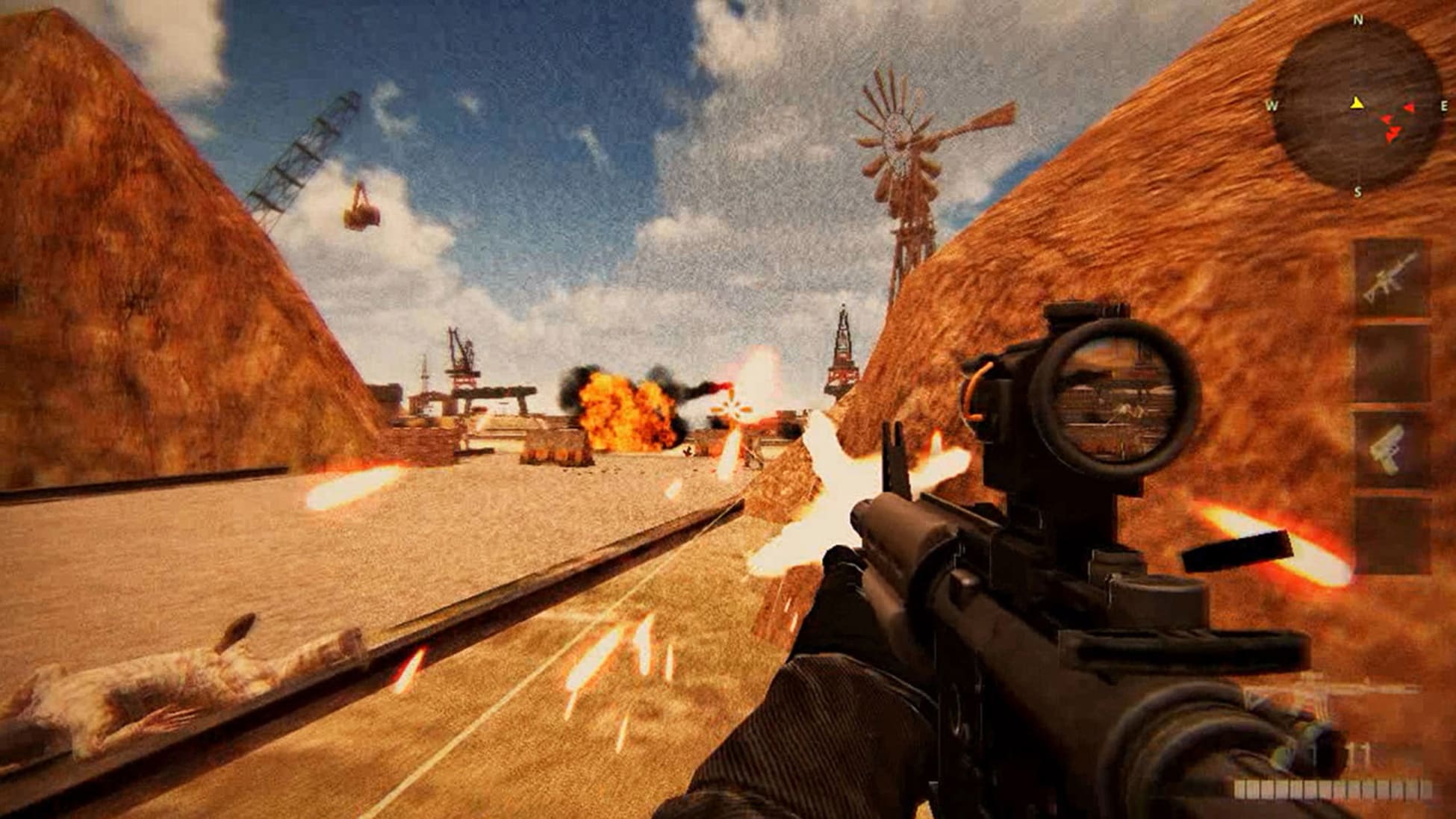Click the circular compass minimap
Image resolution: width=1456 pixels, height=819 pixels.
[1357, 106]
